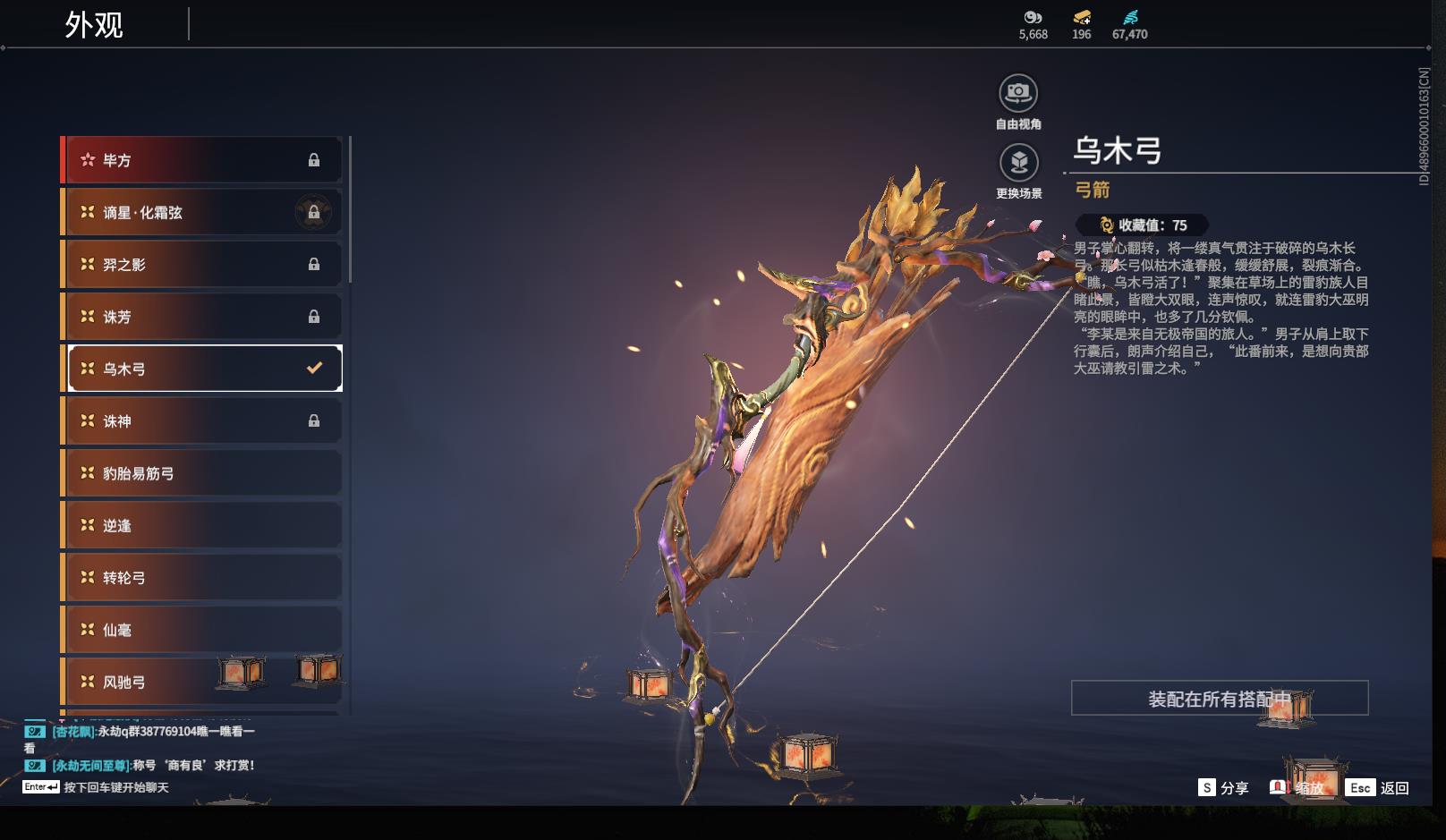Open the chat input box
The image size is (1446, 840).
coord(115,787)
